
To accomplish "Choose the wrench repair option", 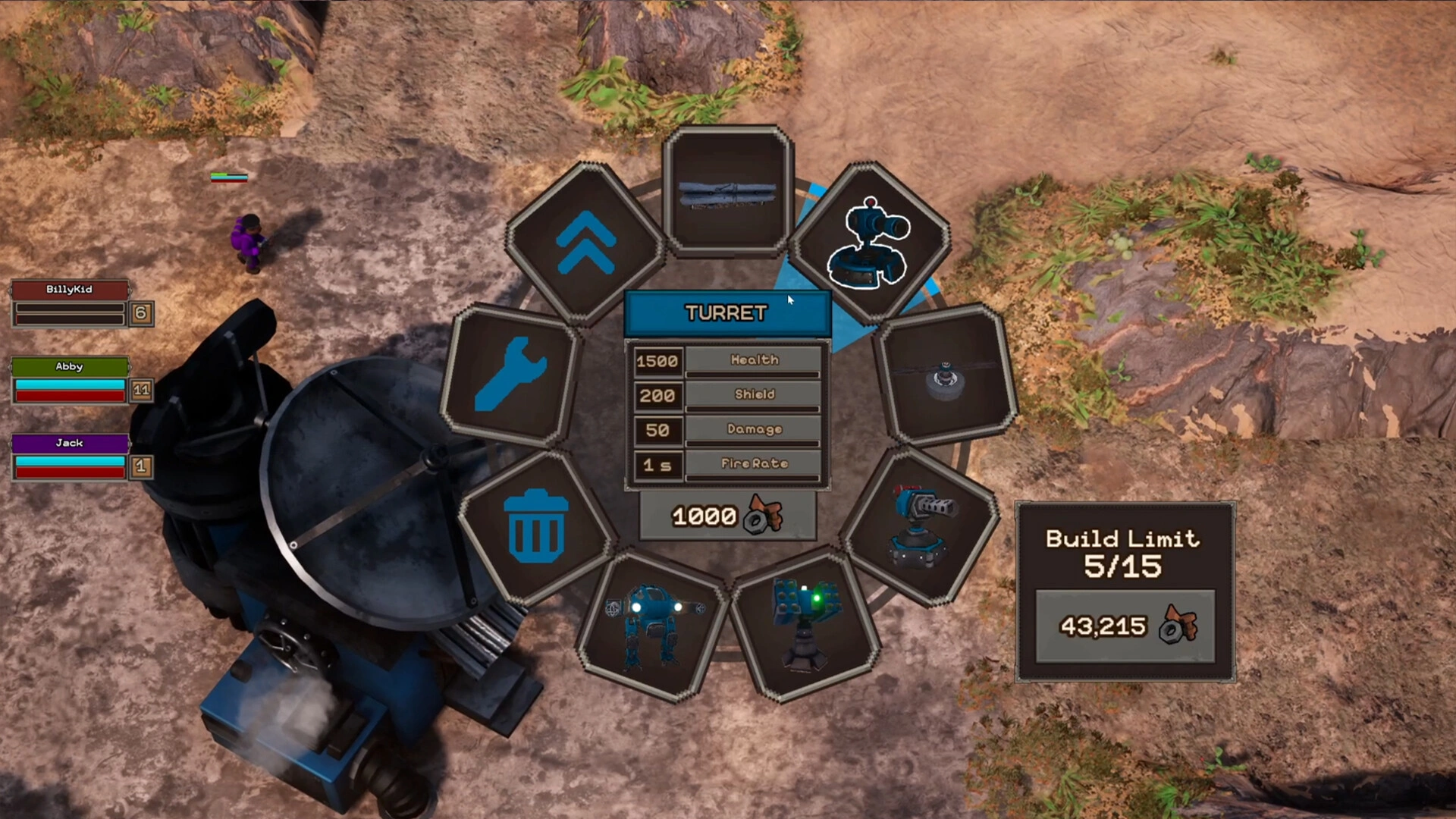I will coord(510,373).
